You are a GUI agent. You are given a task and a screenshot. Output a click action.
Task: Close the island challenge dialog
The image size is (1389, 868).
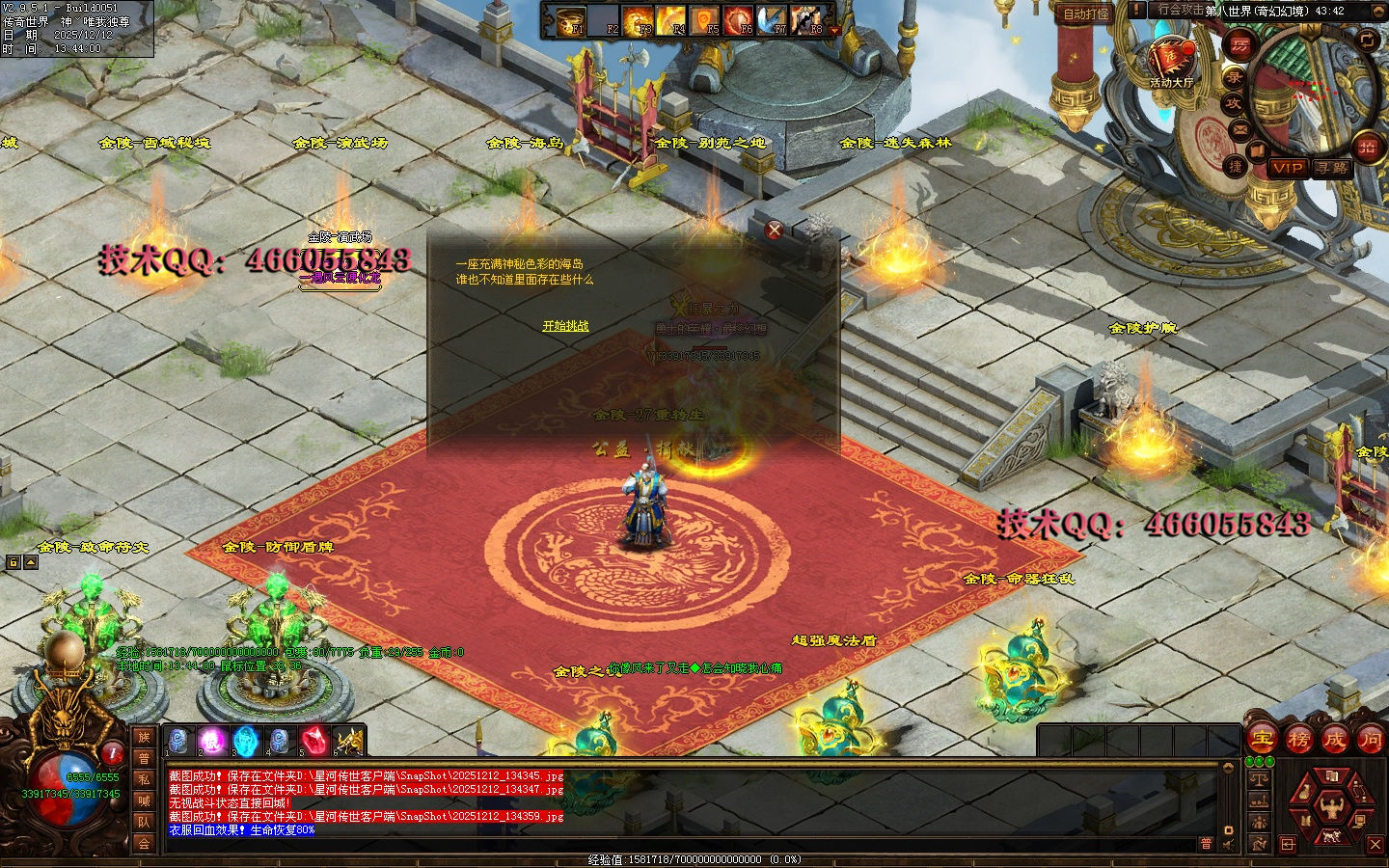click(774, 230)
